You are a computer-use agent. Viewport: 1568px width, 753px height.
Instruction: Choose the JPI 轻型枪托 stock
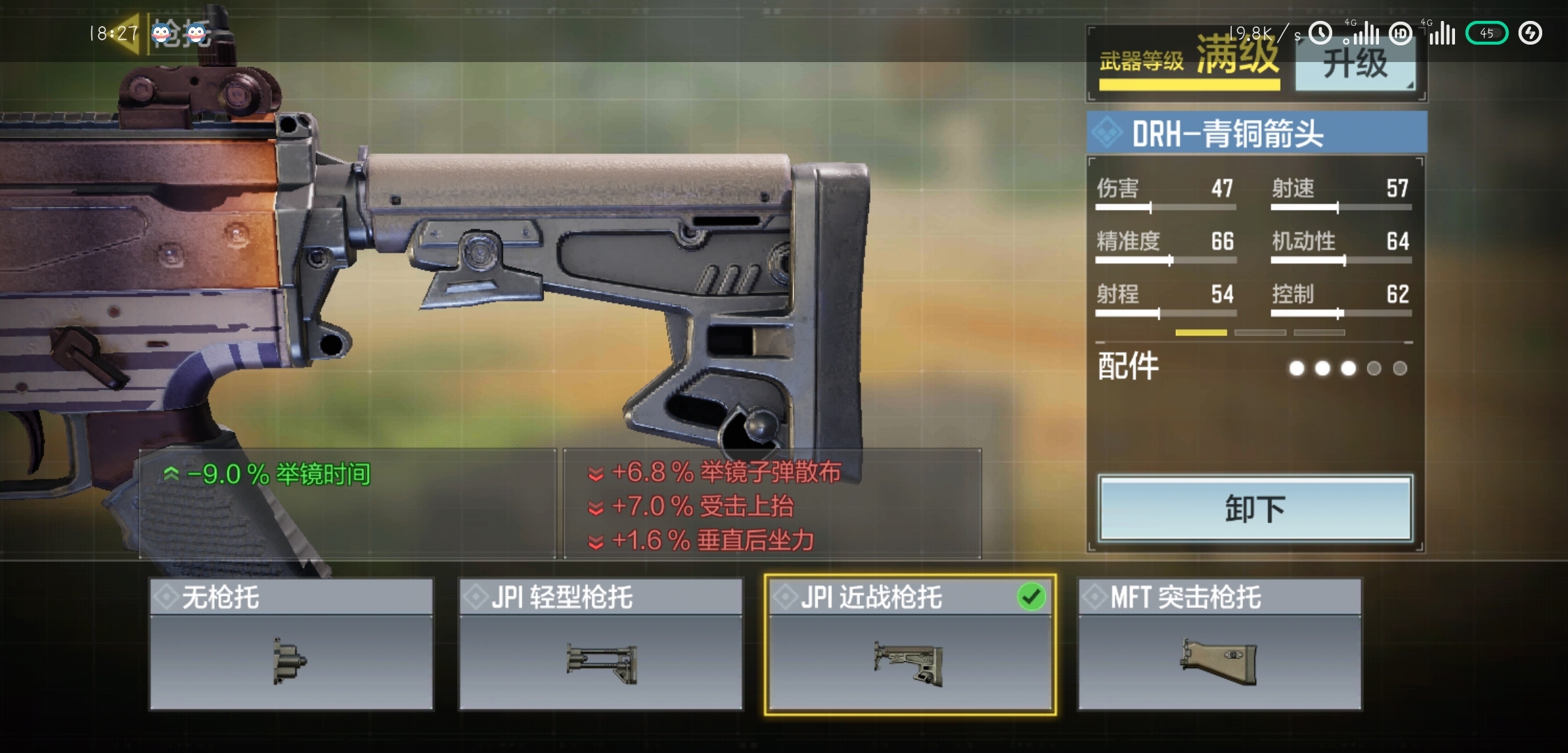601,644
